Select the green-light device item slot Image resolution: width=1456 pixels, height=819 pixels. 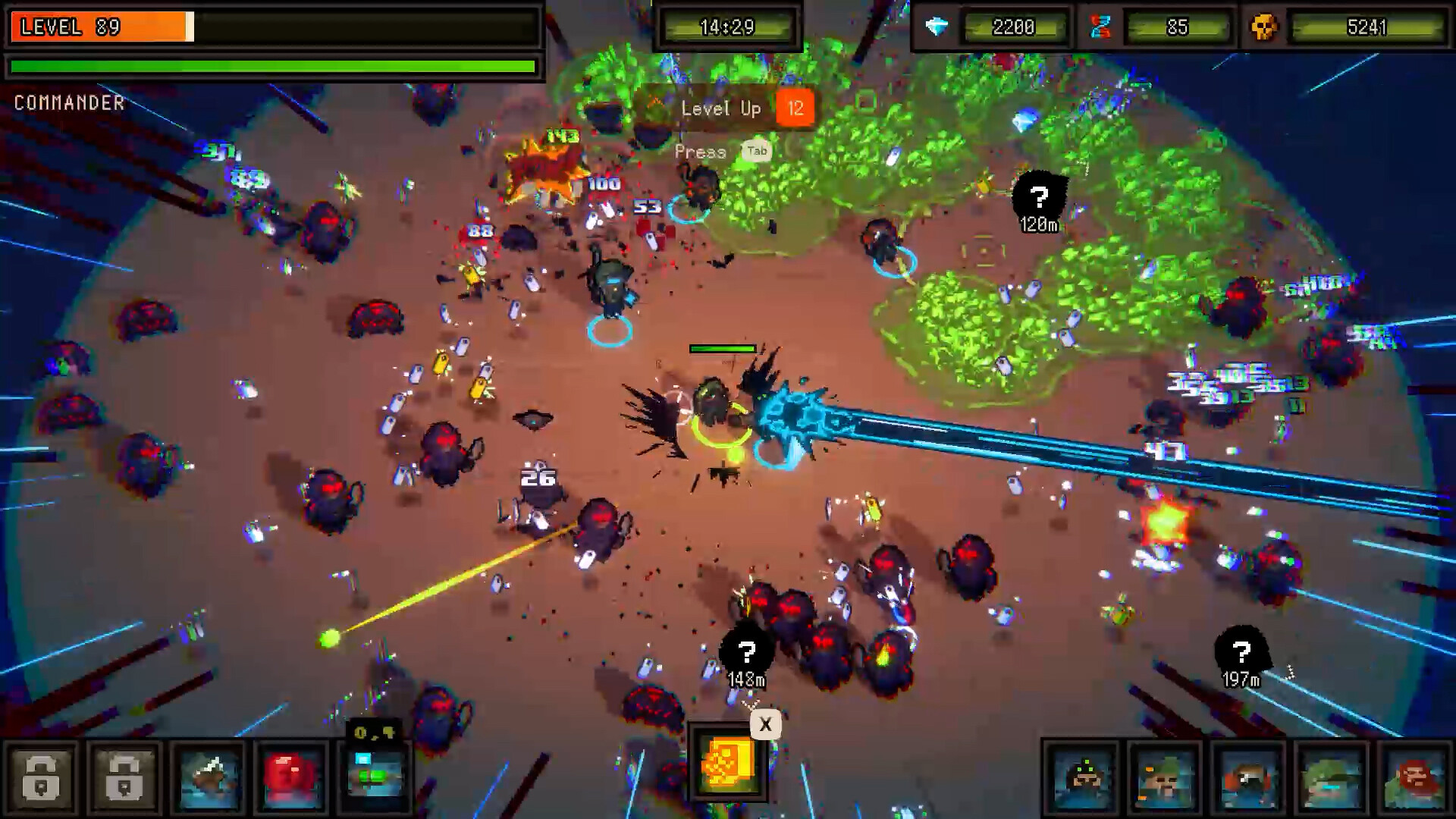coord(375,778)
